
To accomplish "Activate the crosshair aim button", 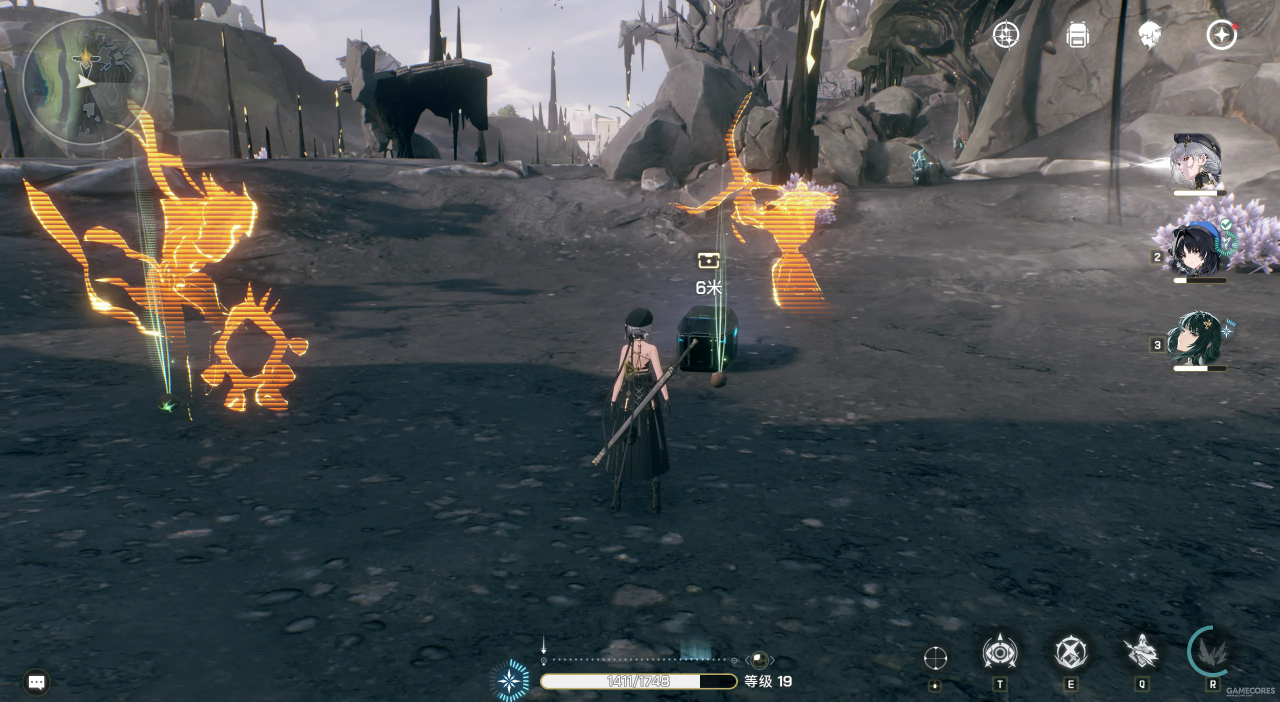I will (x=935, y=658).
